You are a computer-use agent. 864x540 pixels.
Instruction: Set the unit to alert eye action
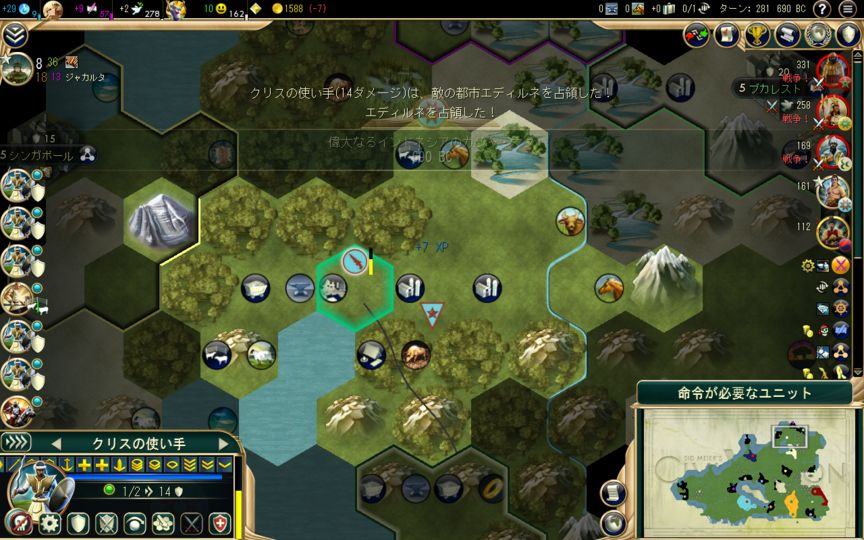(x=134, y=523)
